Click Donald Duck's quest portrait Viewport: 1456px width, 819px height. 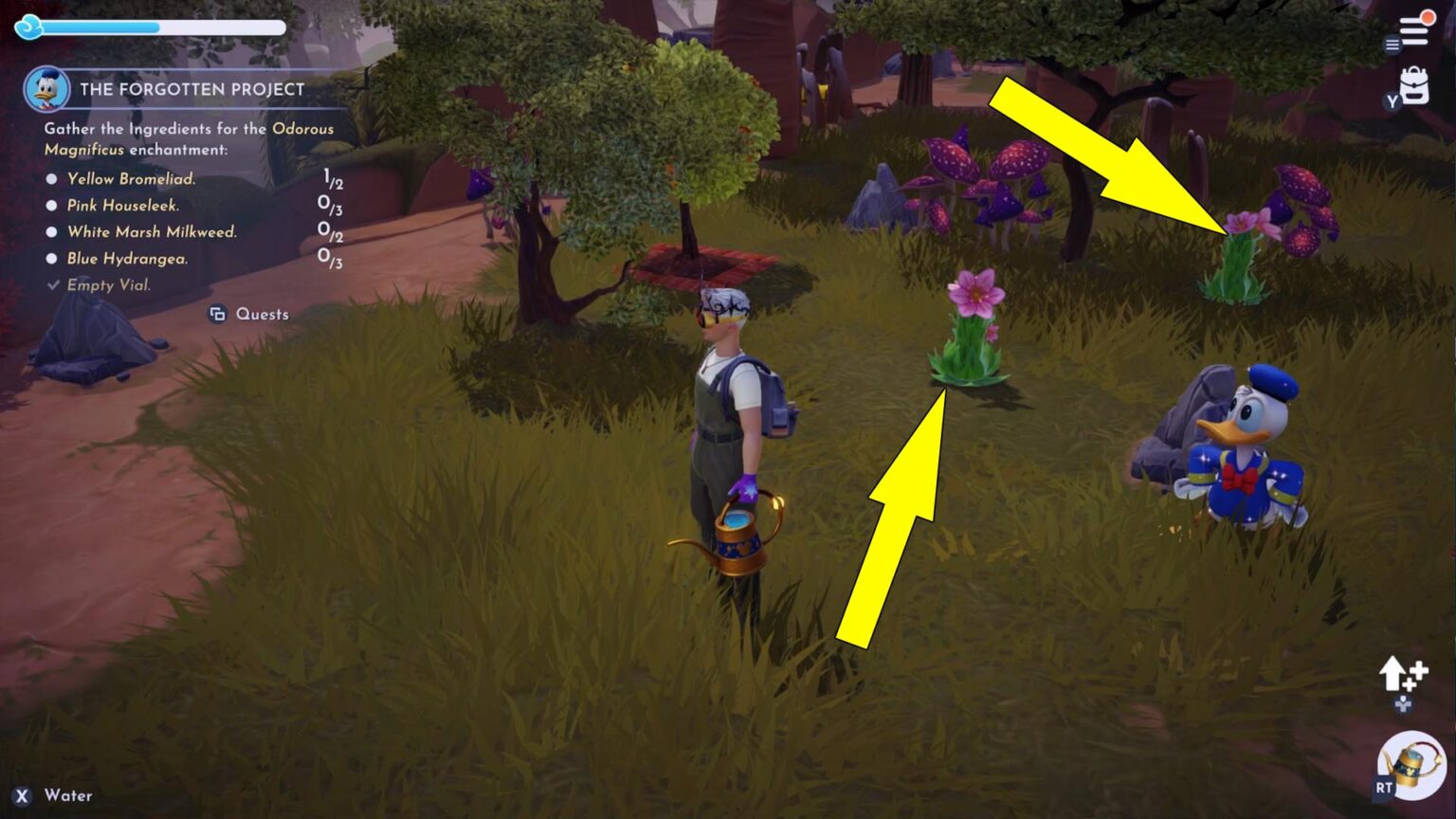click(46, 89)
